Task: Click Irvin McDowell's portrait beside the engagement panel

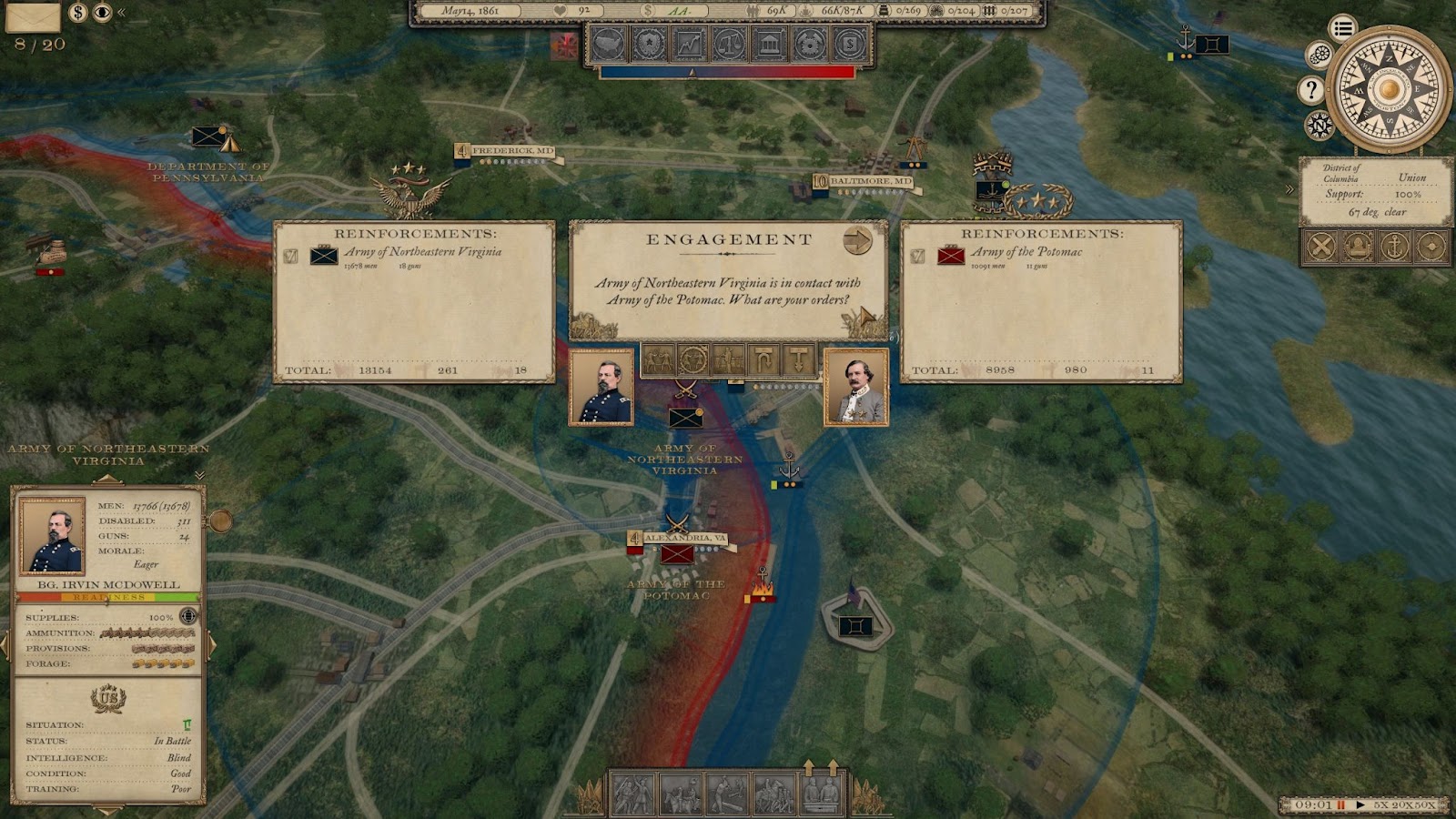Action: pyautogui.click(x=601, y=387)
